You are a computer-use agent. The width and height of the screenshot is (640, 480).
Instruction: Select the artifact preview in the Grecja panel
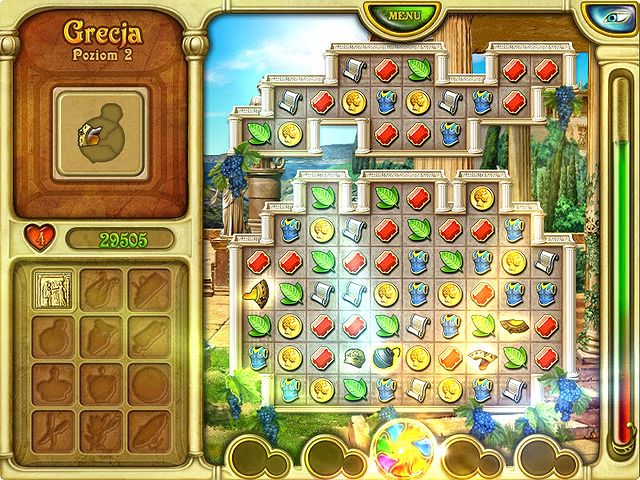(x=100, y=139)
